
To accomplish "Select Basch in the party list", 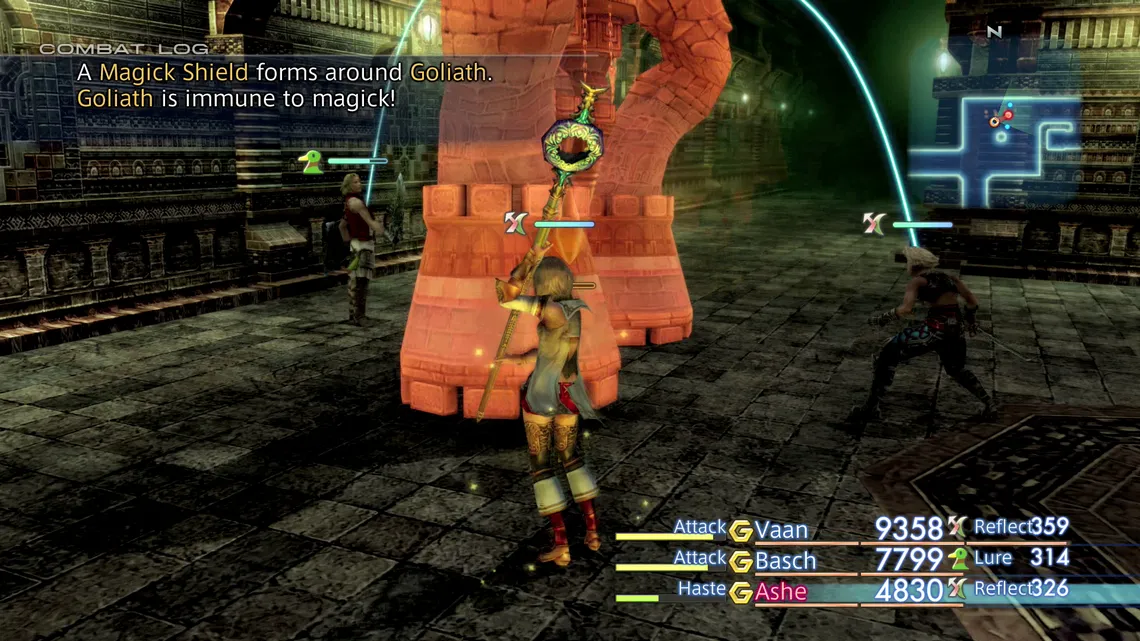I will (x=785, y=561).
